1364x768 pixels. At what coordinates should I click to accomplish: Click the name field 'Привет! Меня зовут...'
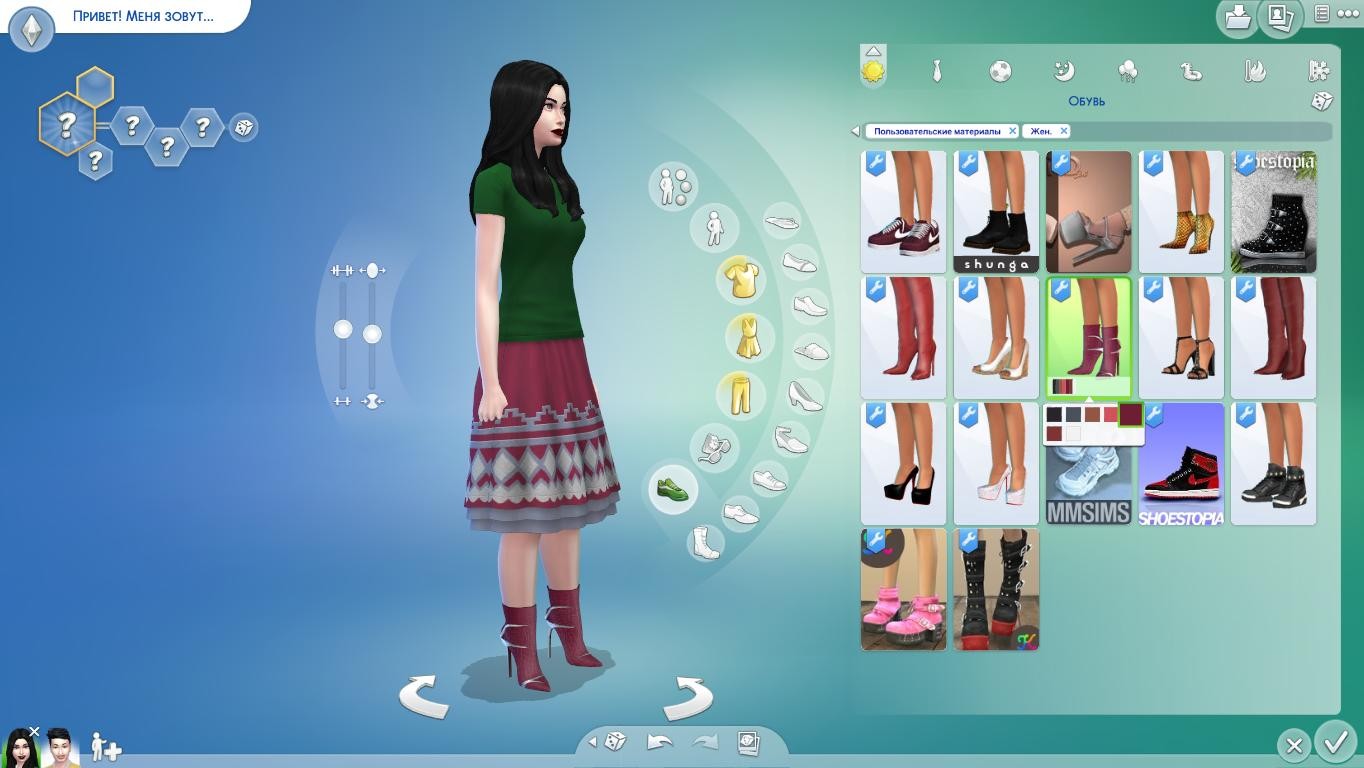coord(143,16)
